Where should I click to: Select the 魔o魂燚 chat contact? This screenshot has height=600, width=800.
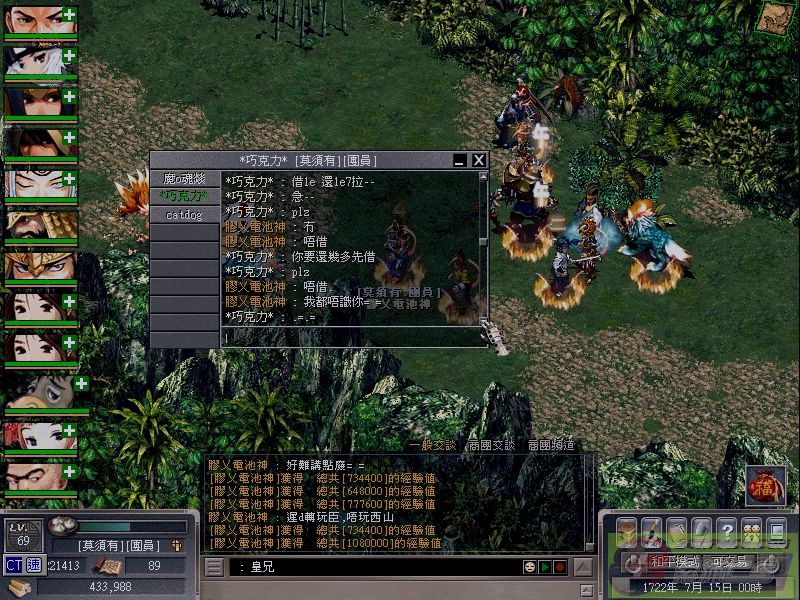184,178
